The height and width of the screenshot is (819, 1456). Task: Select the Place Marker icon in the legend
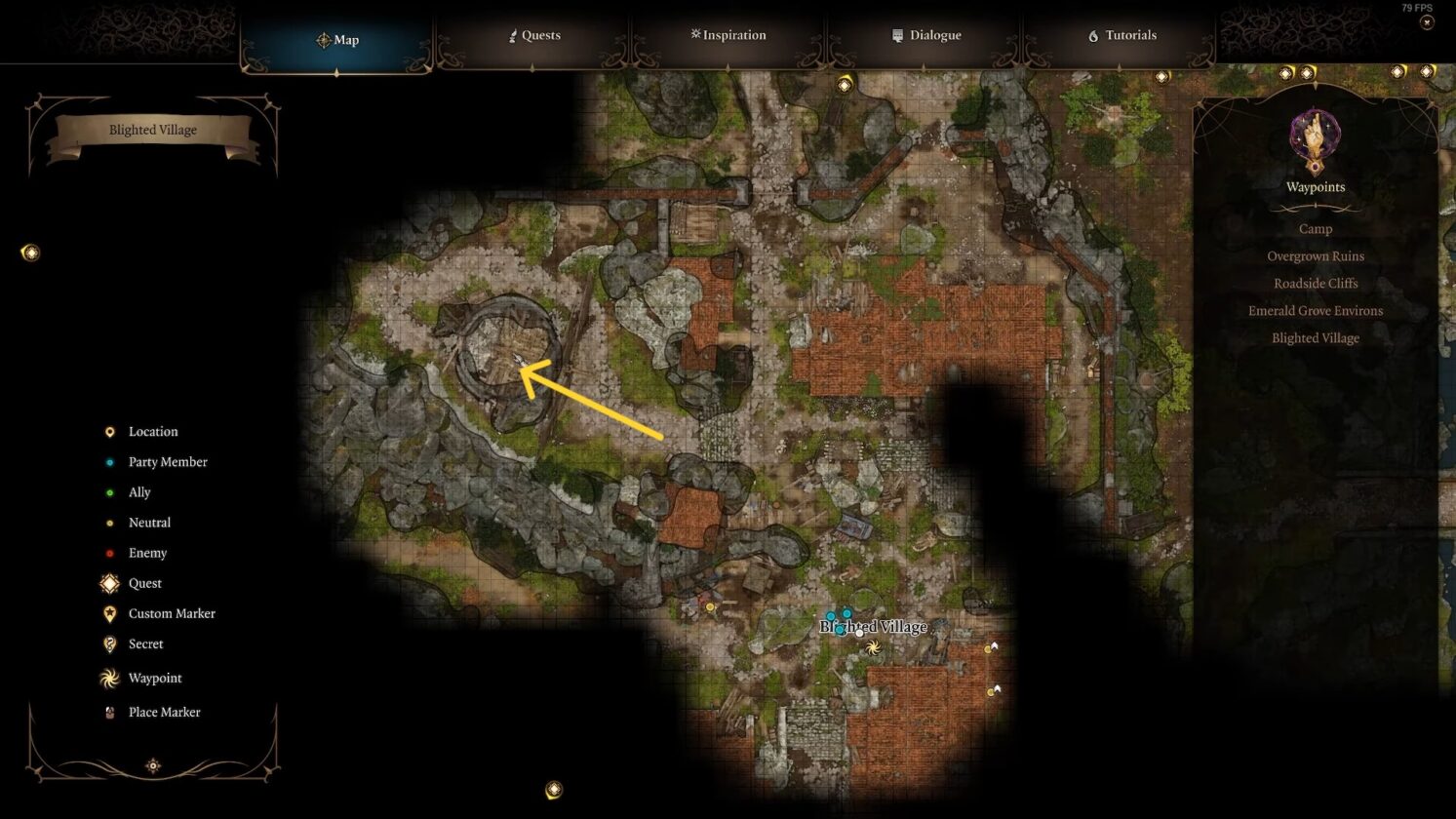click(108, 712)
